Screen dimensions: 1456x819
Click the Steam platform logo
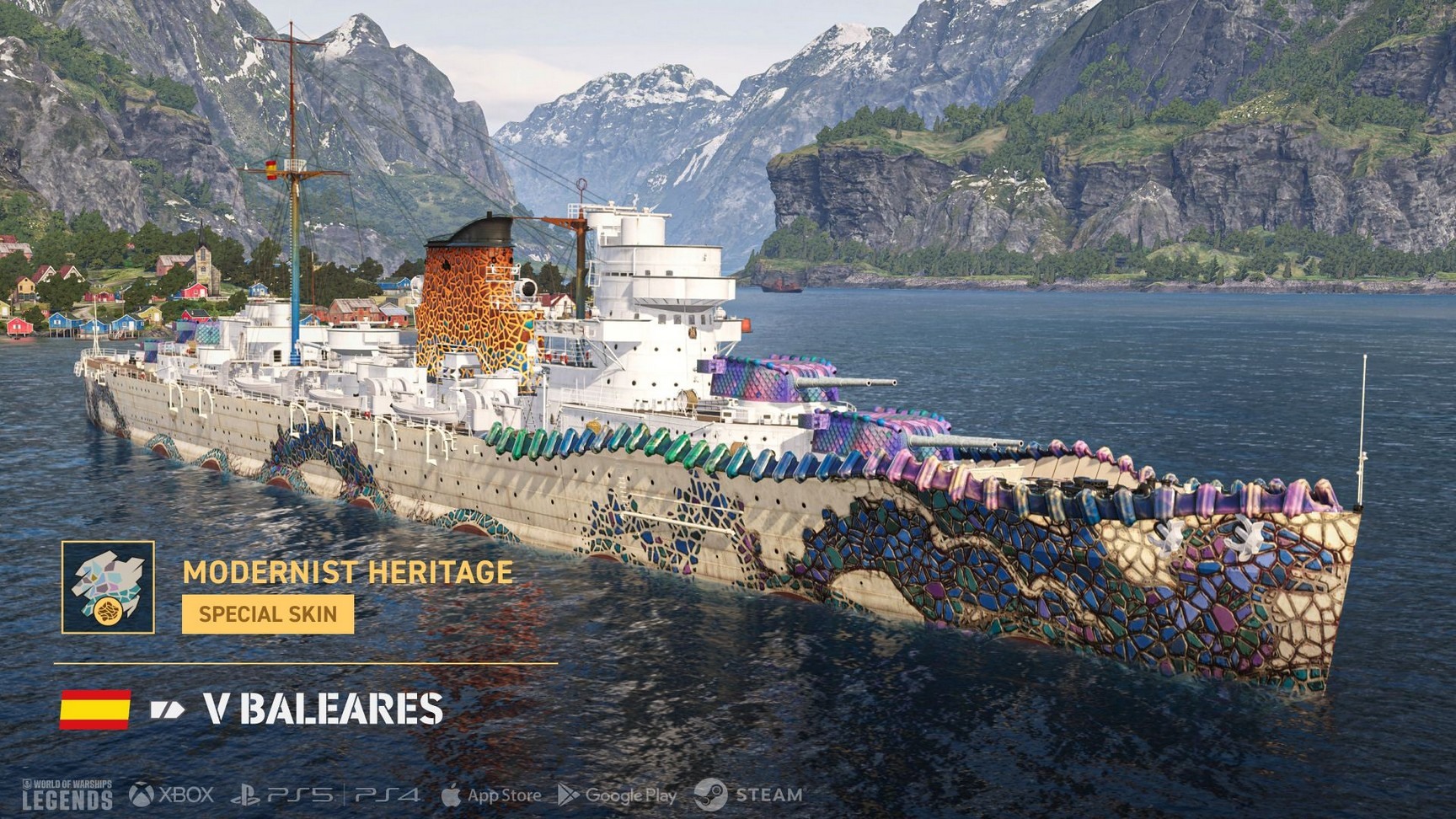click(x=748, y=795)
